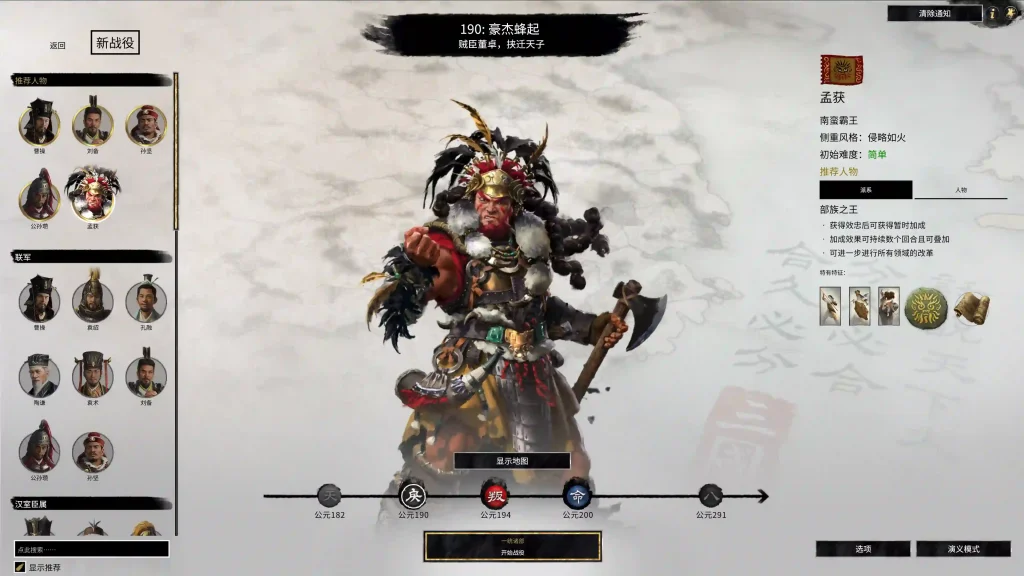Click the 显示地图 show map button
The image size is (1024, 576).
[512, 461]
